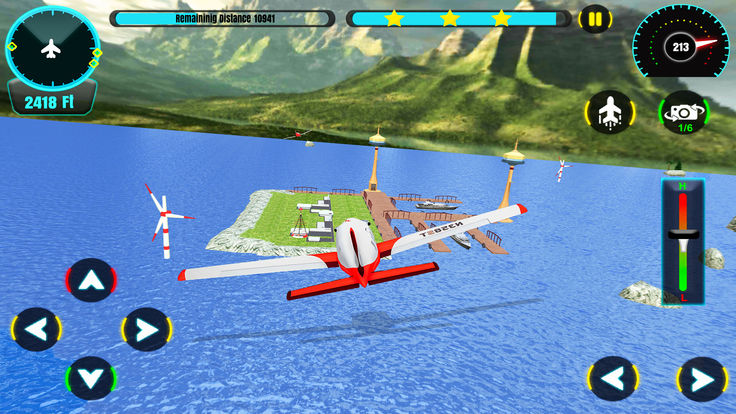Pause the game with the yellow pause button
The height and width of the screenshot is (414, 736).
[x=595, y=19]
